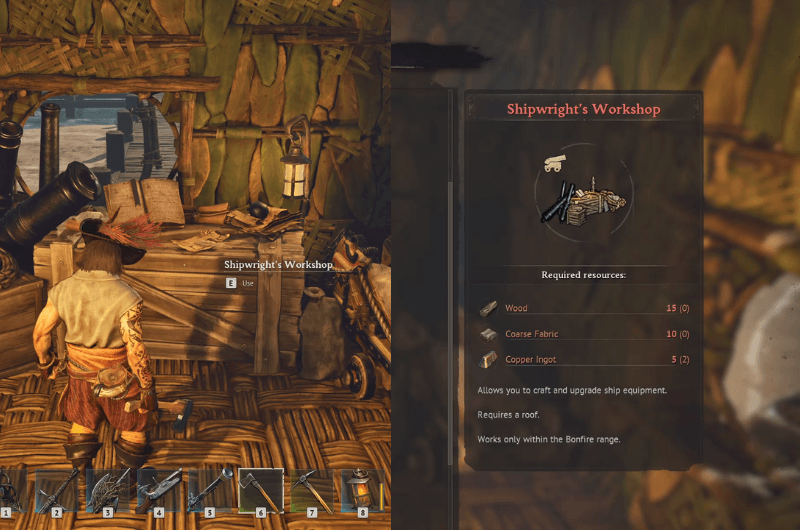Screen dimensions: 800x530
Task: Click the Wood resource row
Action: click(584, 309)
